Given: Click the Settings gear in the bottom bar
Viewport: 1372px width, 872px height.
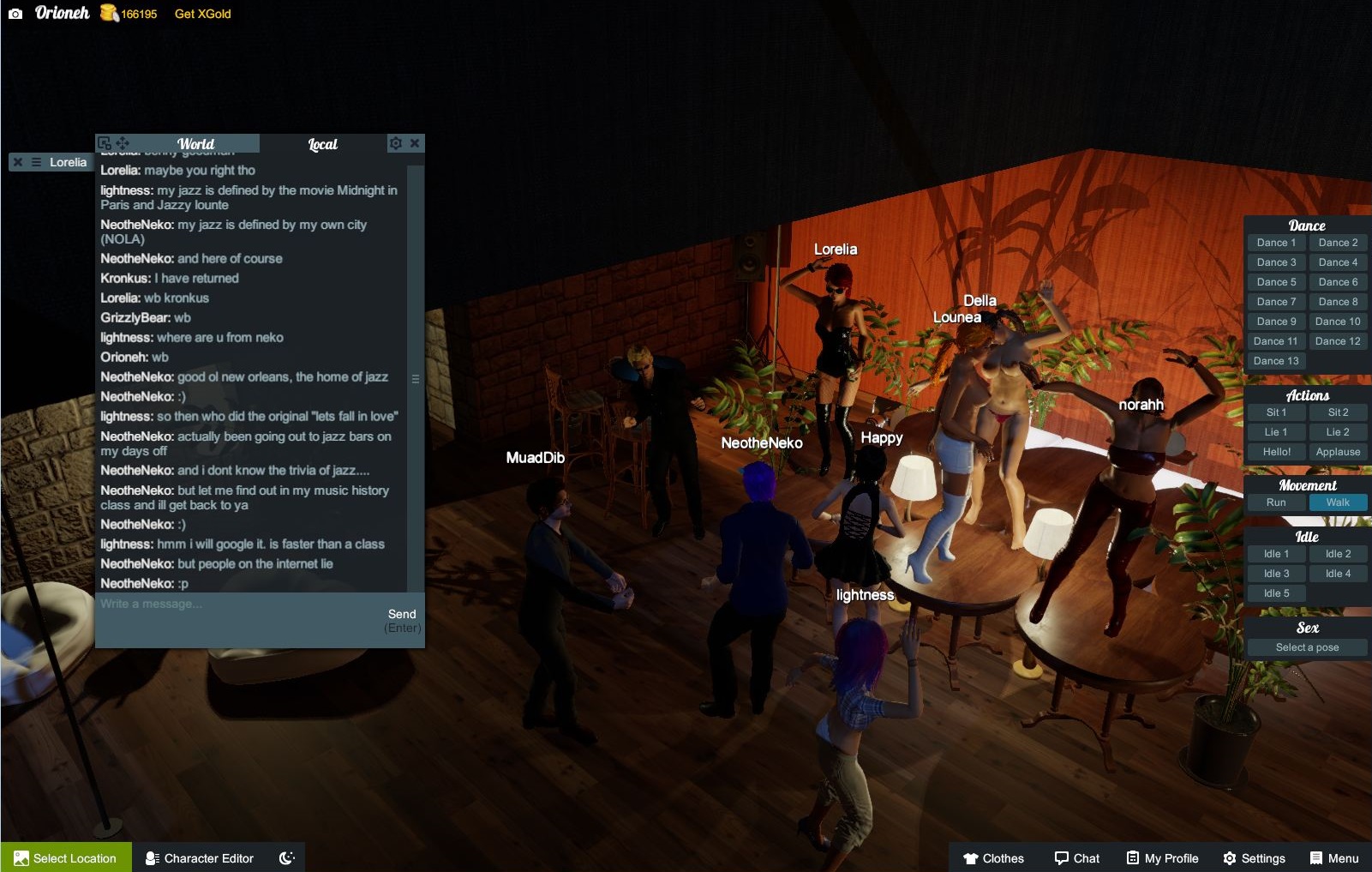Looking at the screenshot, I should tap(1231, 857).
